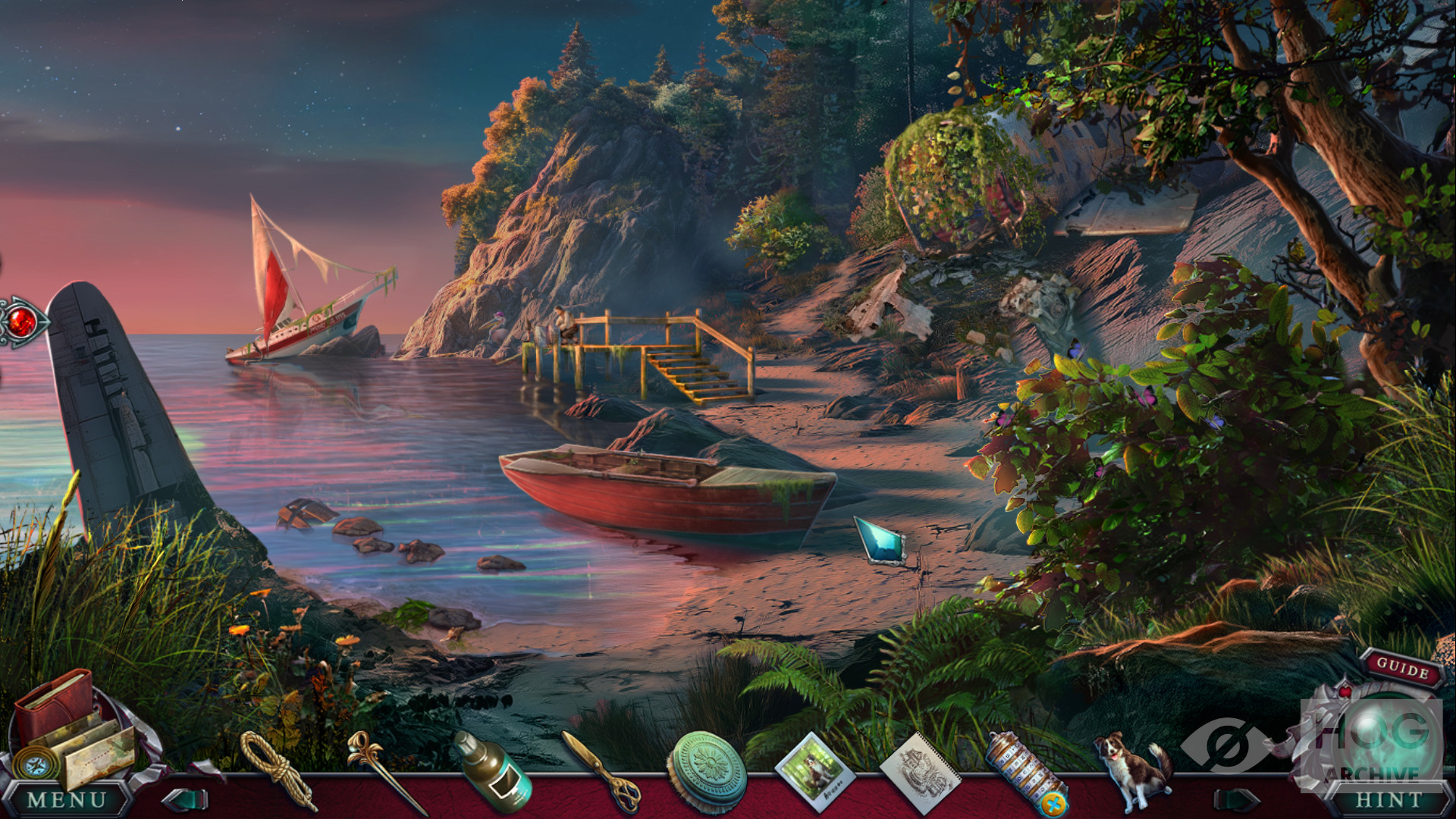Open the strategy Guide
The image size is (1456, 819).
(x=1402, y=668)
